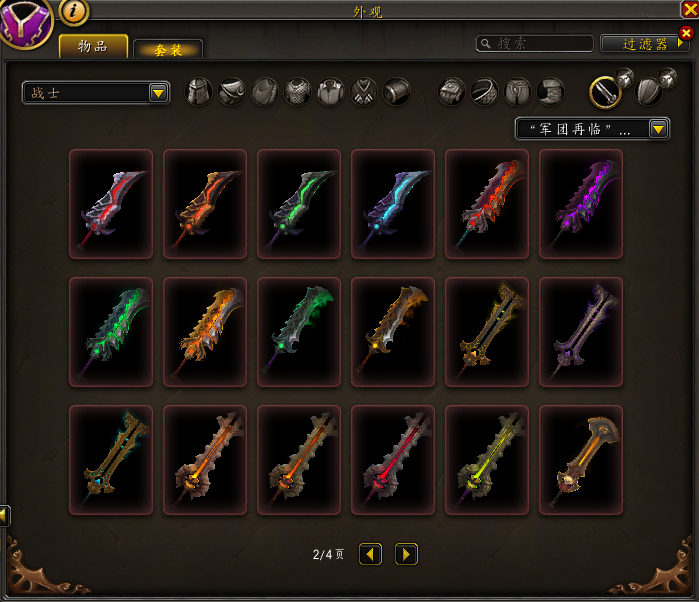Open the 套装 sets tab
699x602 pixels.
(168, 50)
